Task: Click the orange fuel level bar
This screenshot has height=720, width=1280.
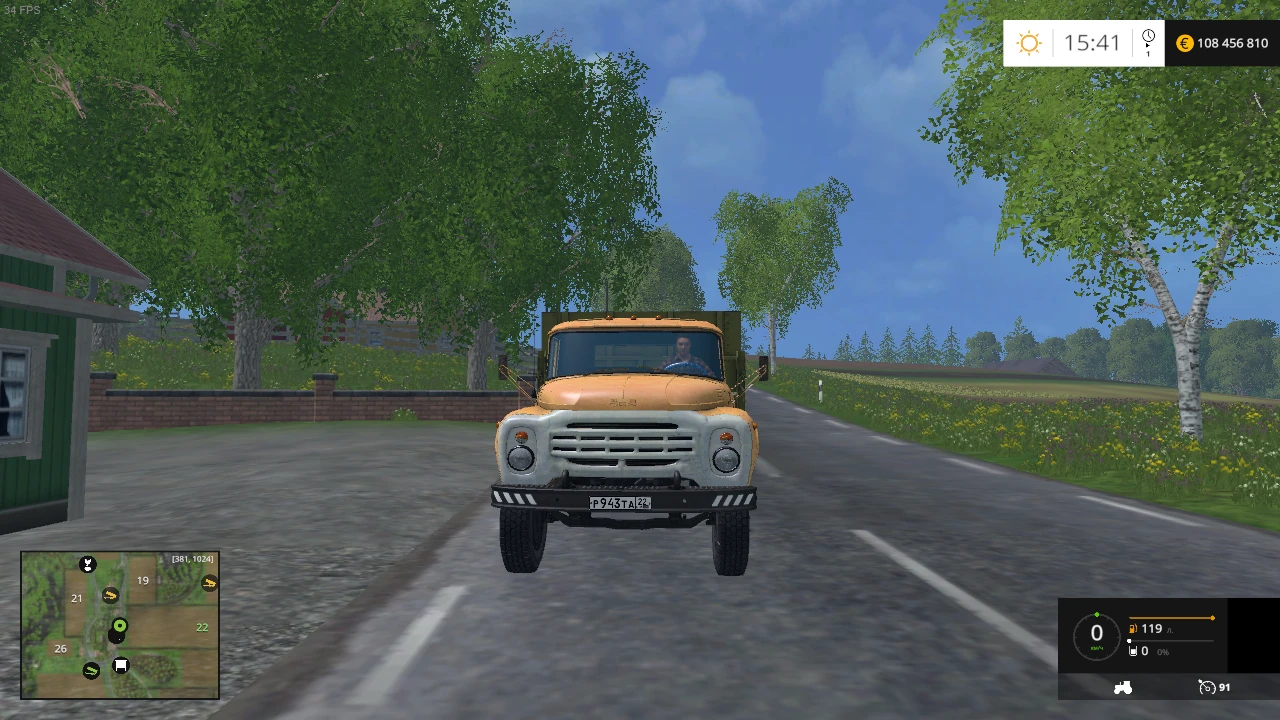Action: 1171,617
